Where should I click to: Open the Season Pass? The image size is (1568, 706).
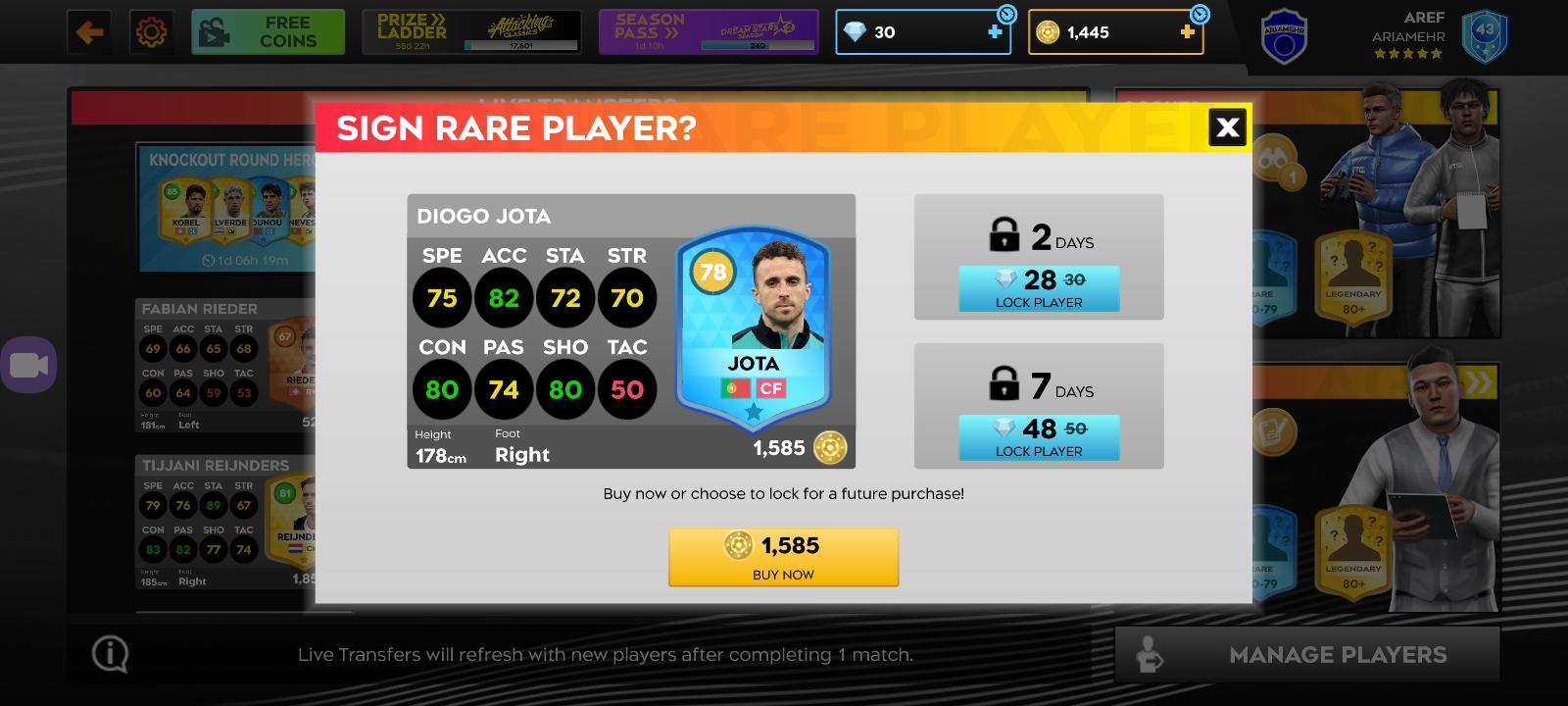click(x=708, y=32)
